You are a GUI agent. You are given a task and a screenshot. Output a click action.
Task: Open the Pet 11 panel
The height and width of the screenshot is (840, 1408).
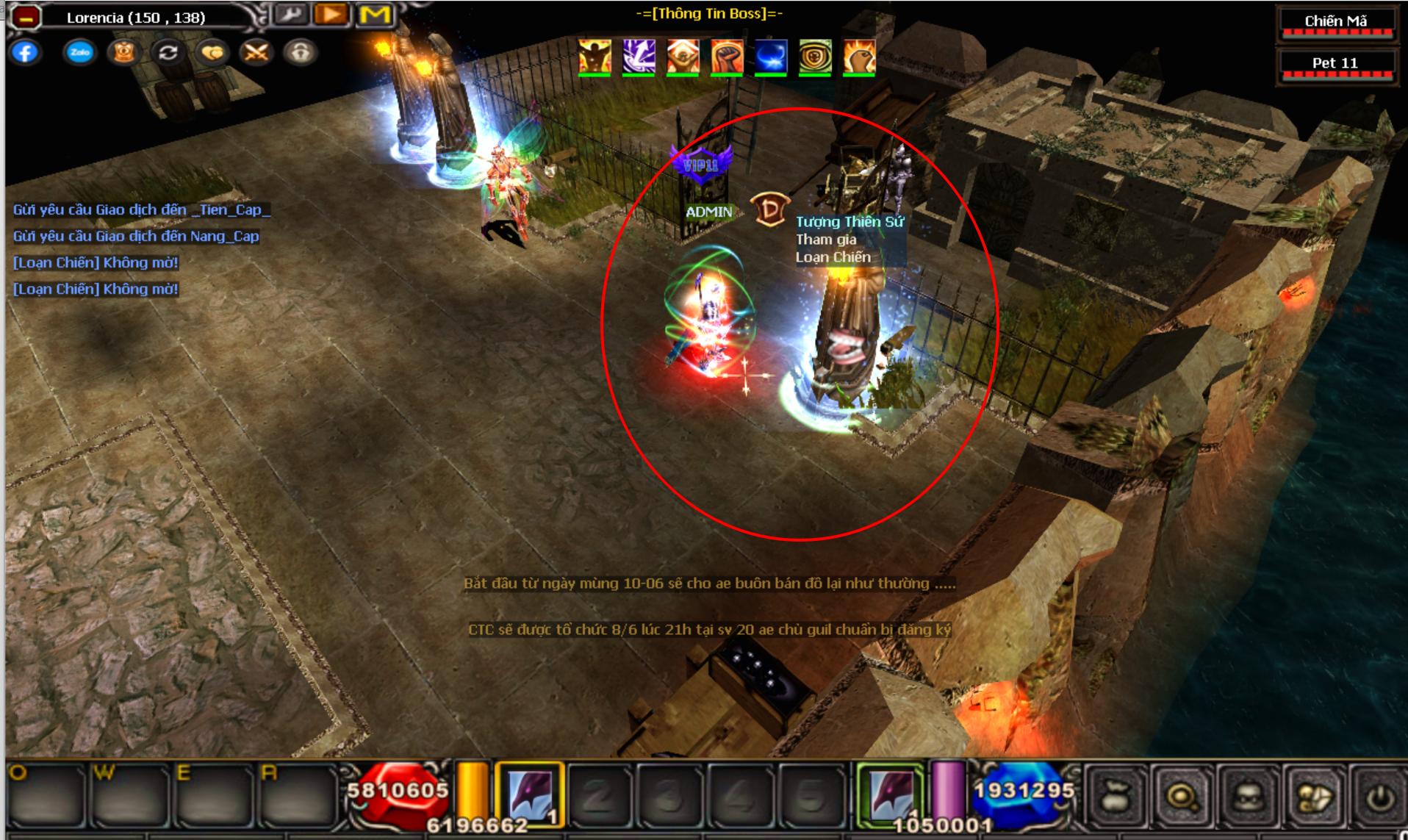click(x=1336, y=63)
